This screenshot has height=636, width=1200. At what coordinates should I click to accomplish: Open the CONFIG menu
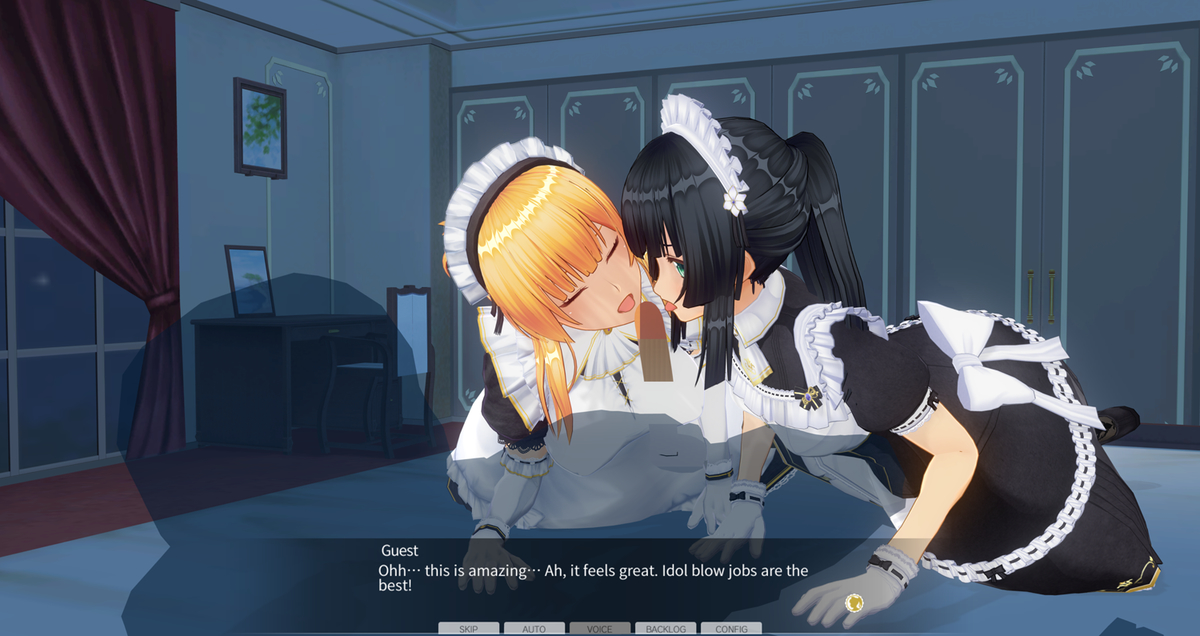(x=731, y=629)
